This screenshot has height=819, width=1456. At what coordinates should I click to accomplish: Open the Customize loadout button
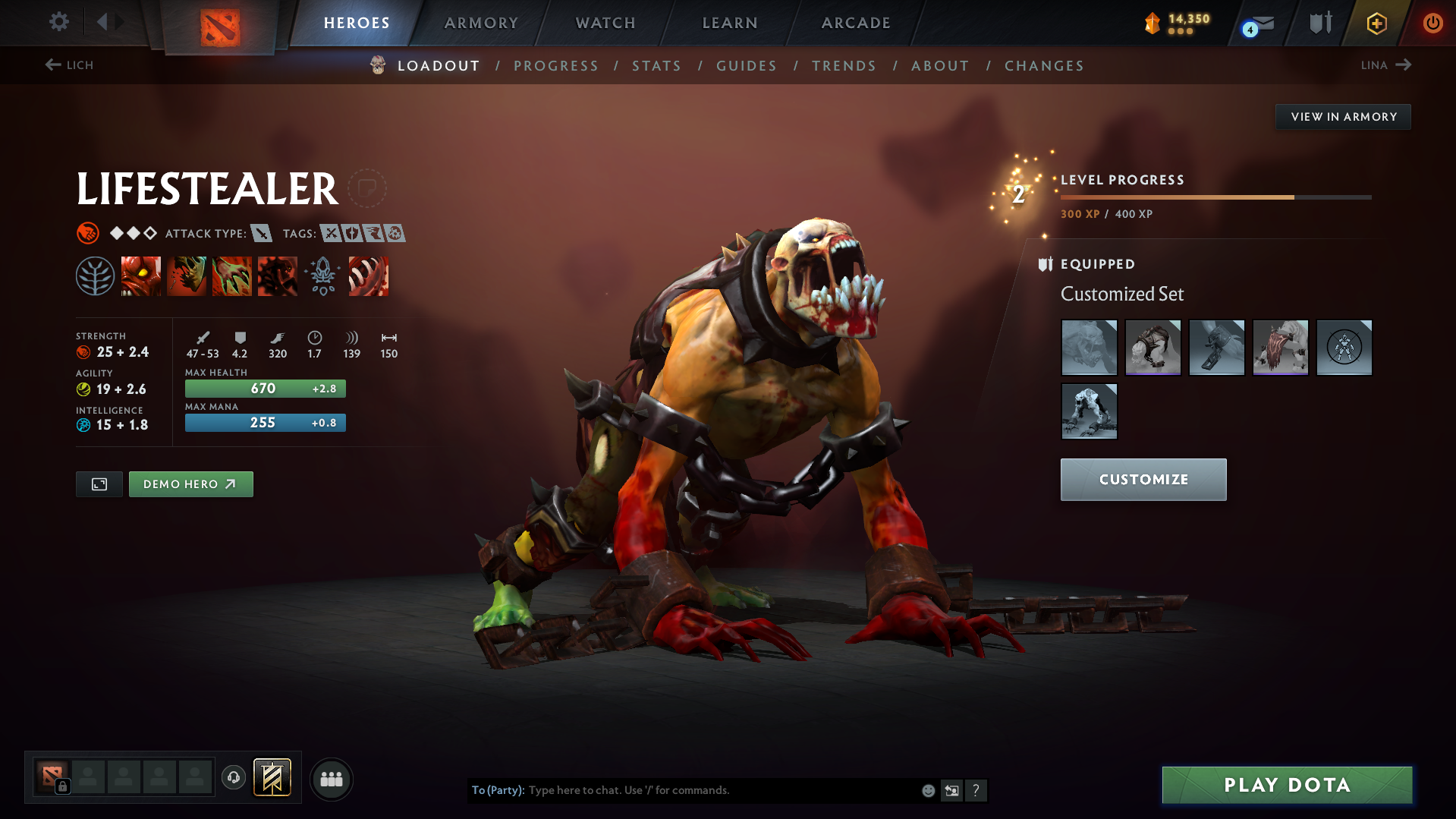click(1143, 480)
